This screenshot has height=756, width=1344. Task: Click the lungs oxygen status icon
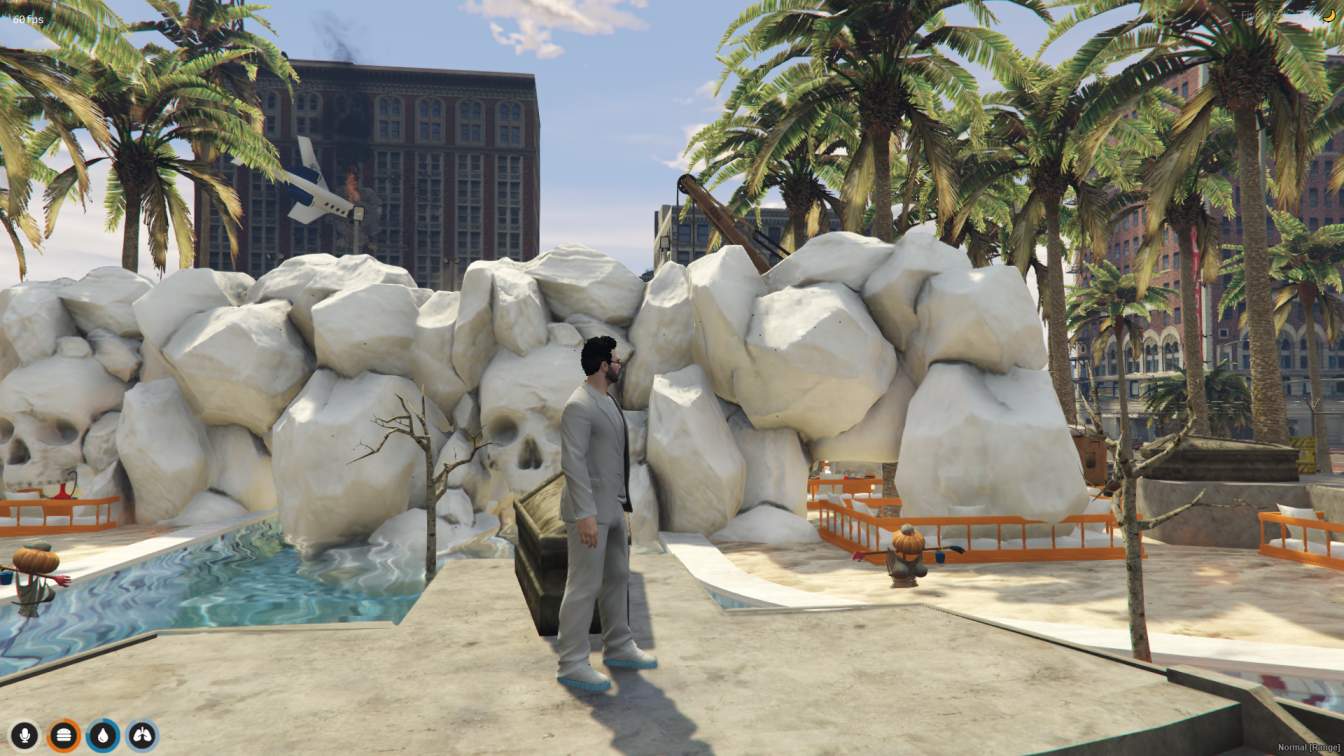tap(140, 733)
